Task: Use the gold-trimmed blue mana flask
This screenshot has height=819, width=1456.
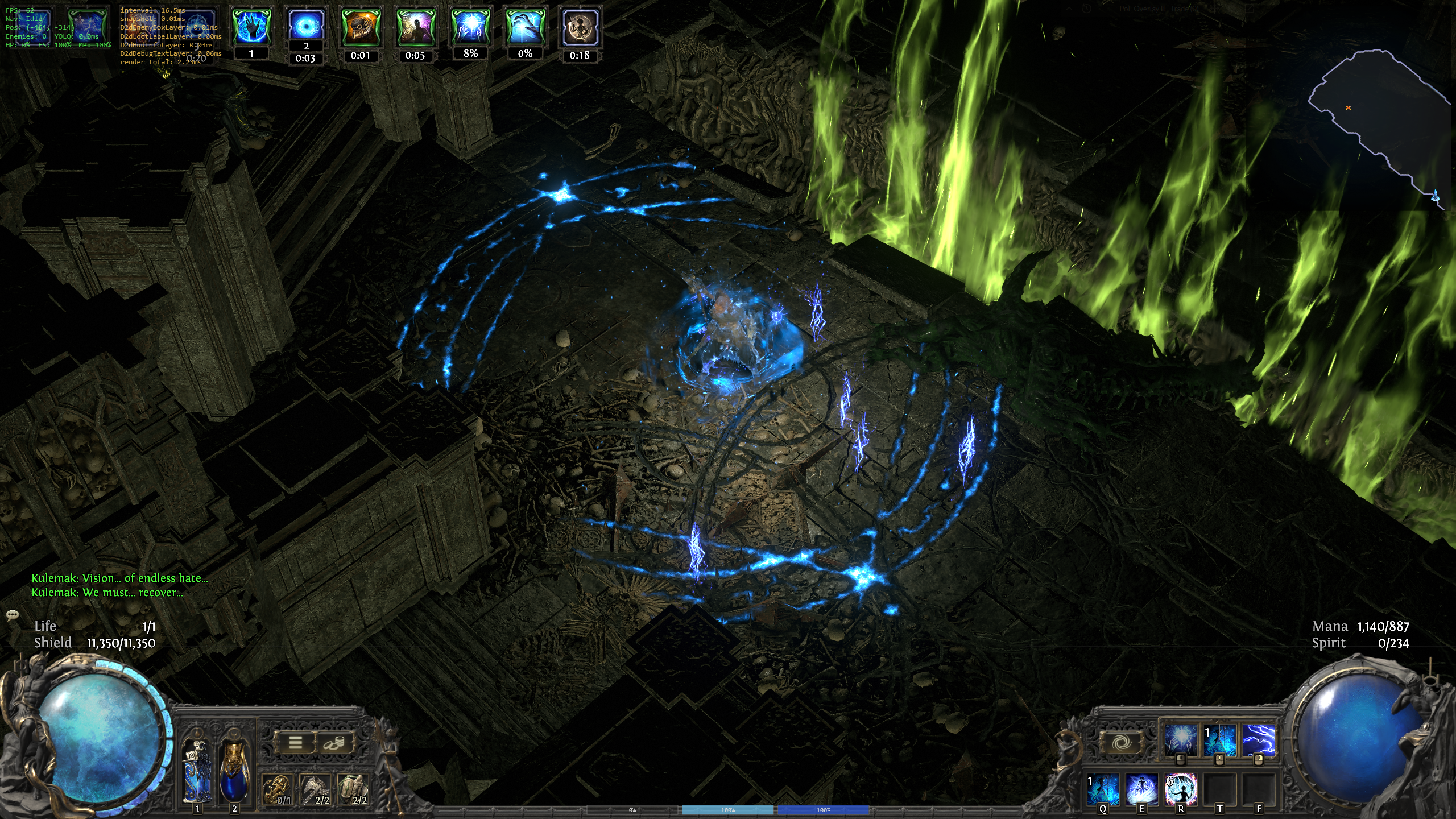Action: [x=234, y=771]
